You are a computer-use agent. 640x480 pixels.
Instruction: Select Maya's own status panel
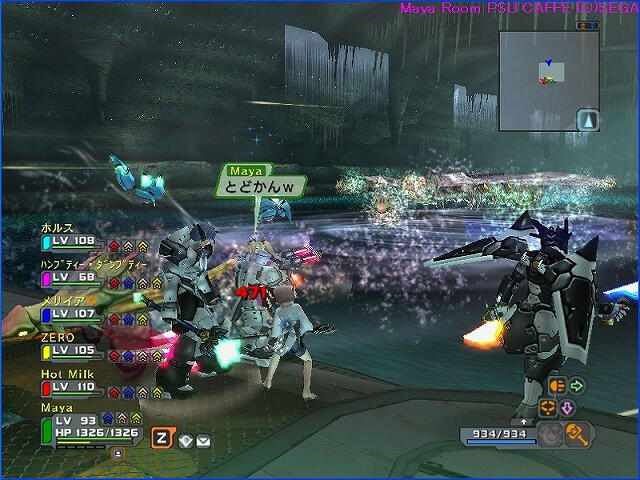click(88, 425)
